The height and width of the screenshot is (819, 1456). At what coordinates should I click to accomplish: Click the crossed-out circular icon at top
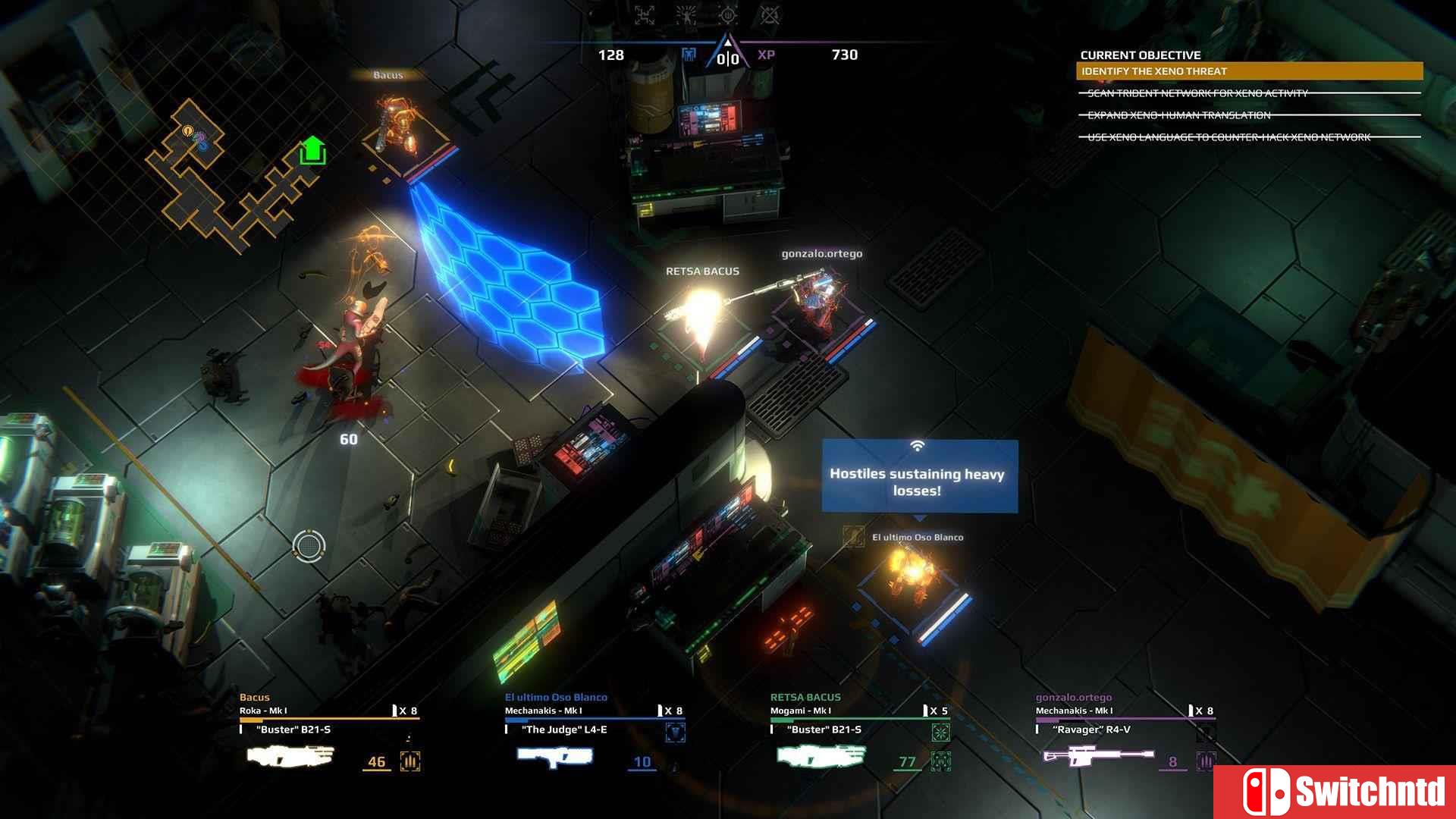769,14
